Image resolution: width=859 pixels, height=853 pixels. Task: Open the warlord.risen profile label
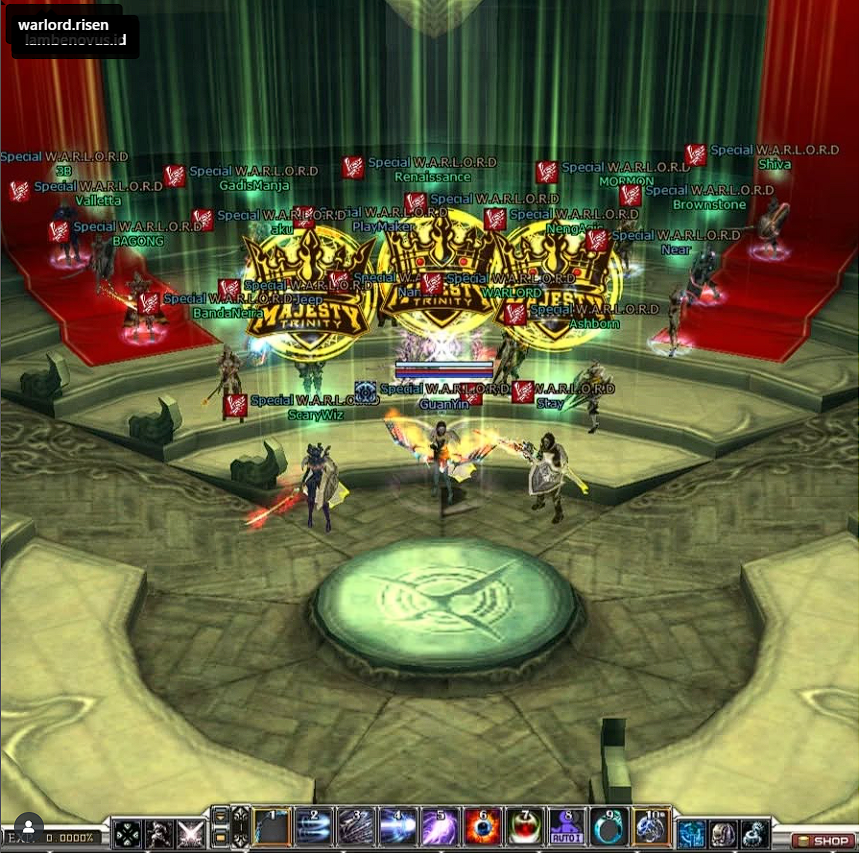pos(63,24)
